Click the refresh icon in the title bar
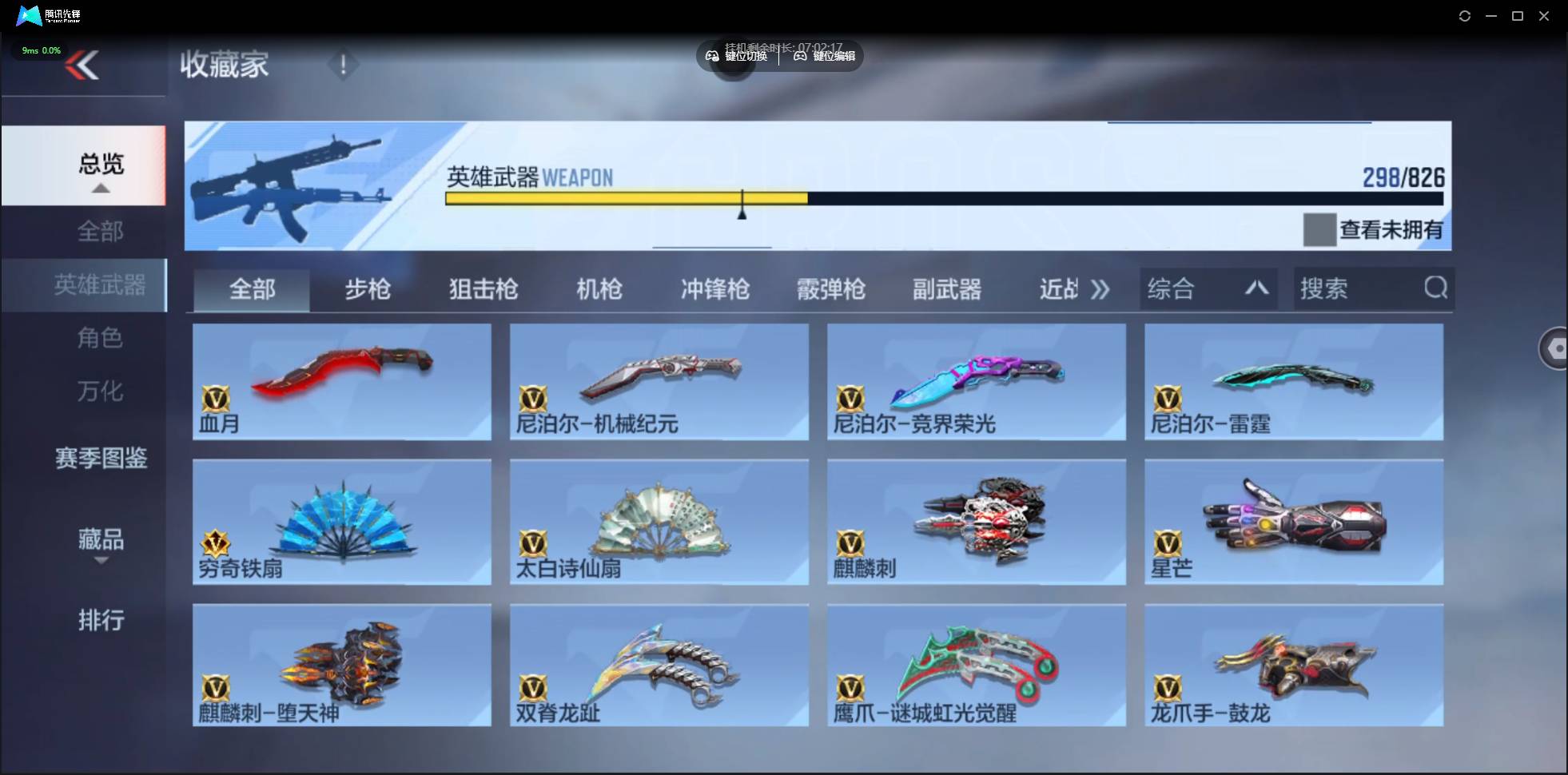1568x775 pixels. click(x=1467, y=15)
